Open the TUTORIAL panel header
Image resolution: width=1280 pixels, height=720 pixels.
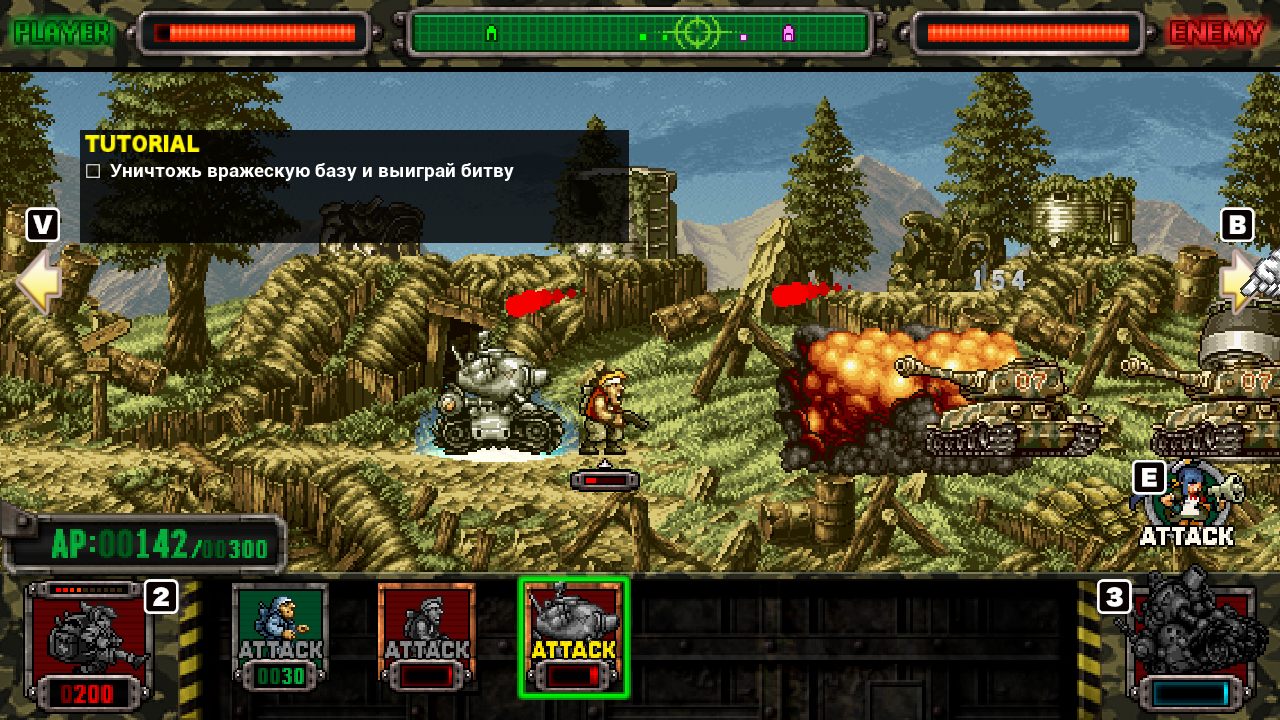coord(142,143)
